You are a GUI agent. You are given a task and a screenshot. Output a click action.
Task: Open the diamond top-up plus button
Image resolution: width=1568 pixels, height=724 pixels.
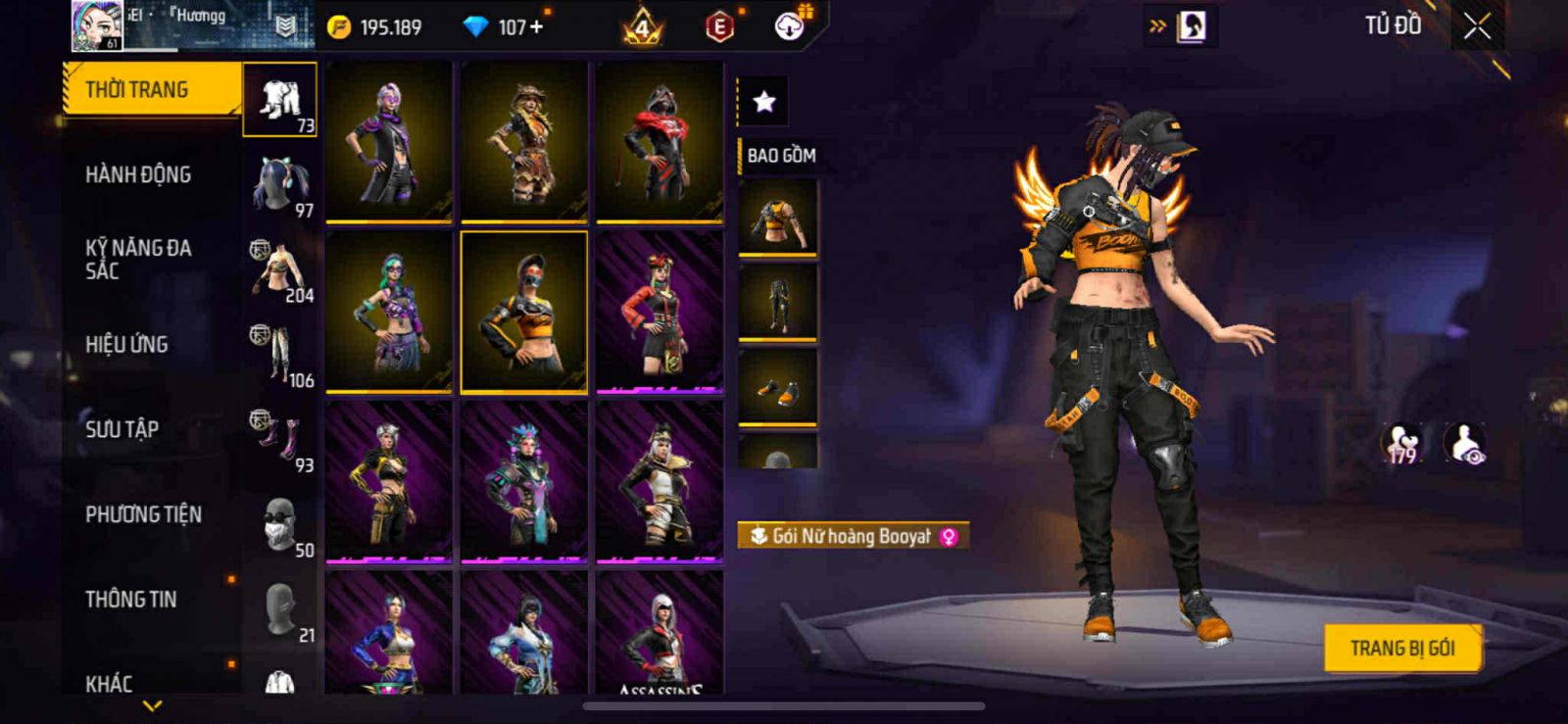[x=535, y=27]
